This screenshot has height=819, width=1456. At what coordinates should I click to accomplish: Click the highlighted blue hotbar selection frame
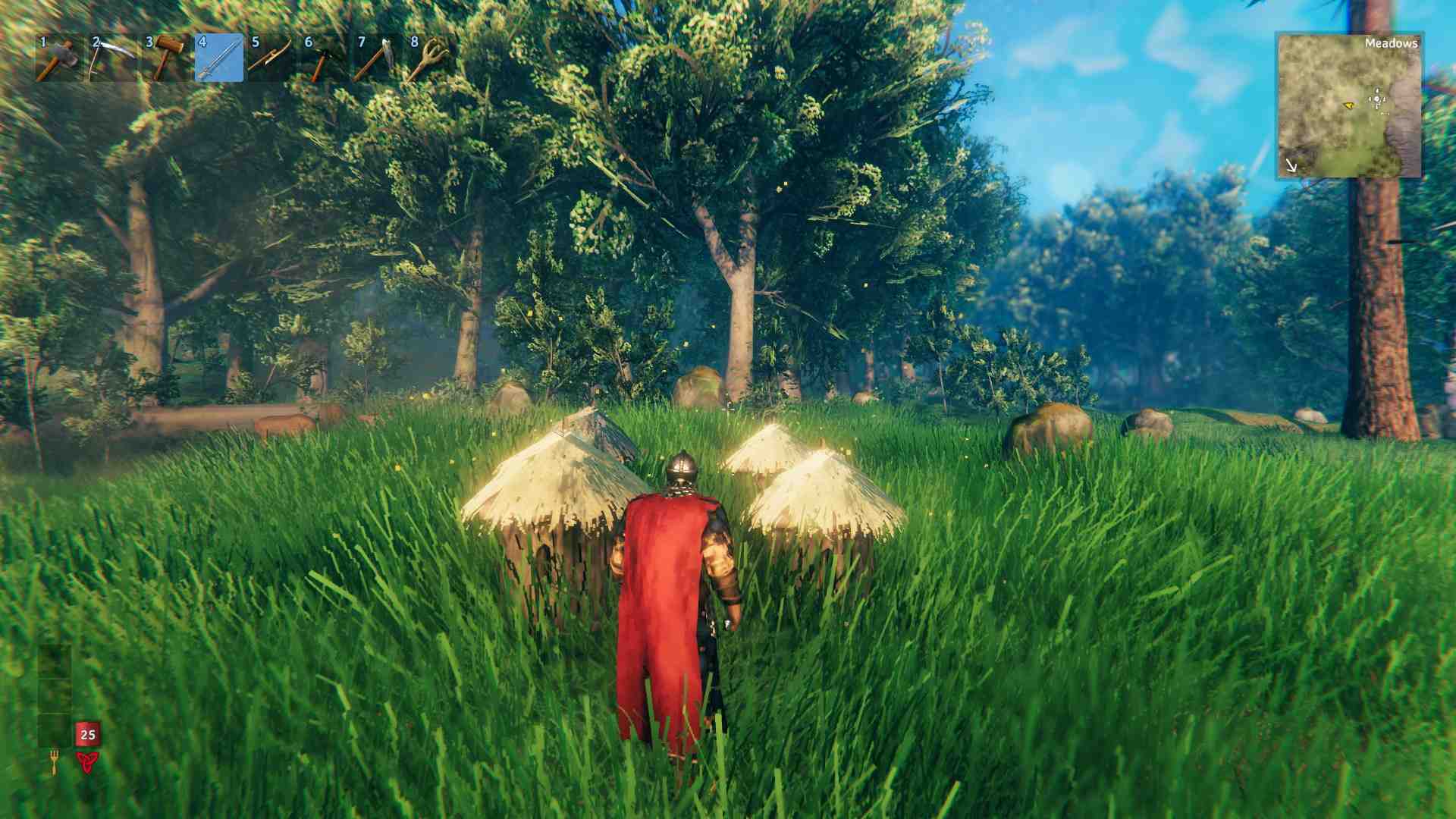click(x=218, y=57)
